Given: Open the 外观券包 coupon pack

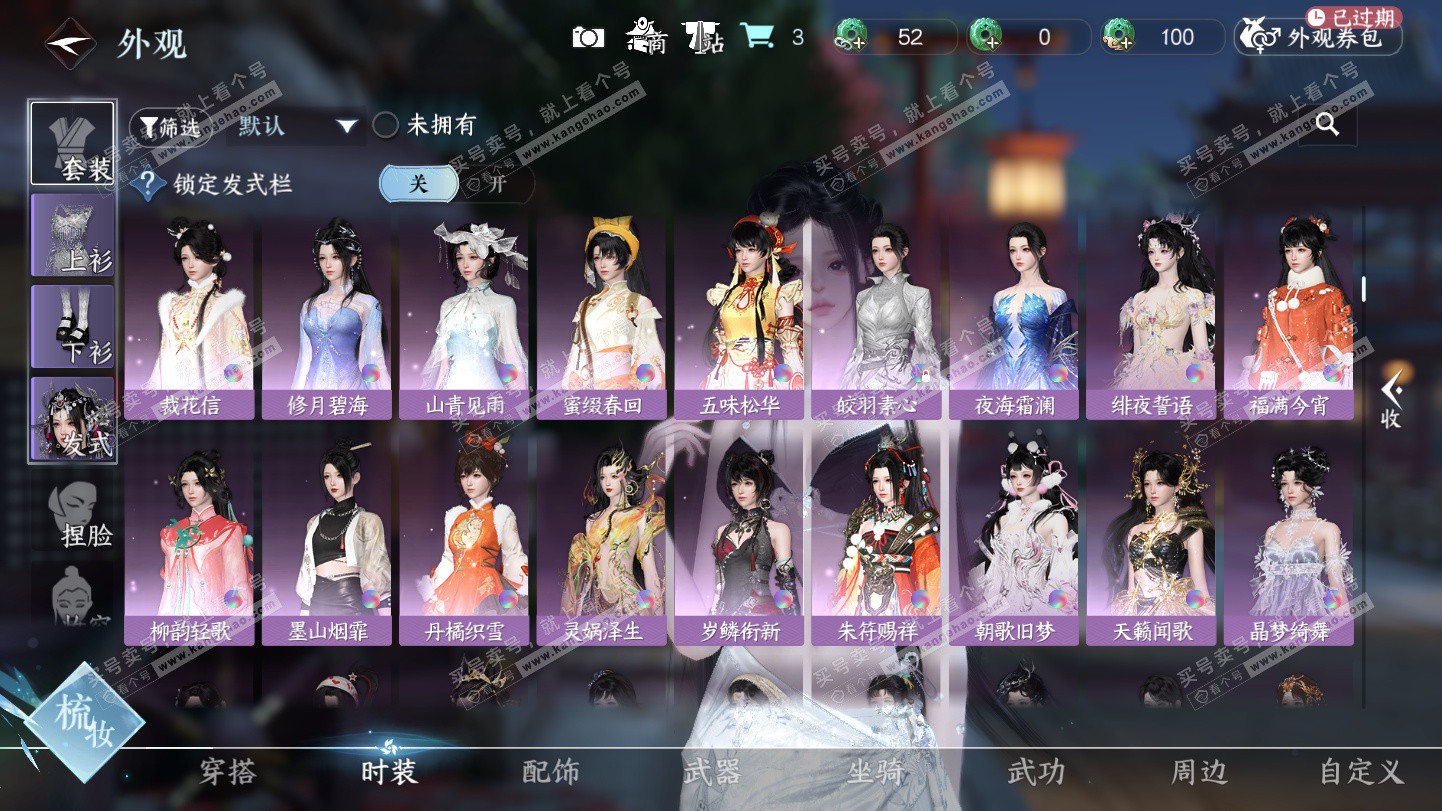Looking at the screenshot, I should (x=1320, y=38).
